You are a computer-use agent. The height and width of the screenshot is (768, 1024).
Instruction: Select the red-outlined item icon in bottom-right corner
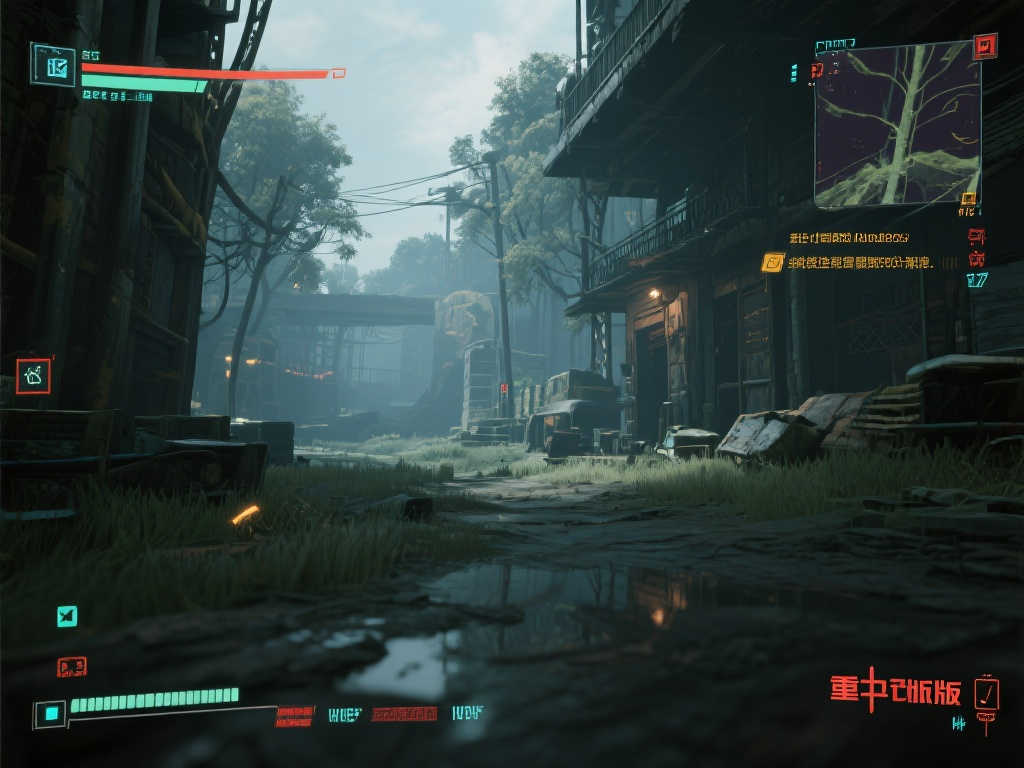[986, 693]
